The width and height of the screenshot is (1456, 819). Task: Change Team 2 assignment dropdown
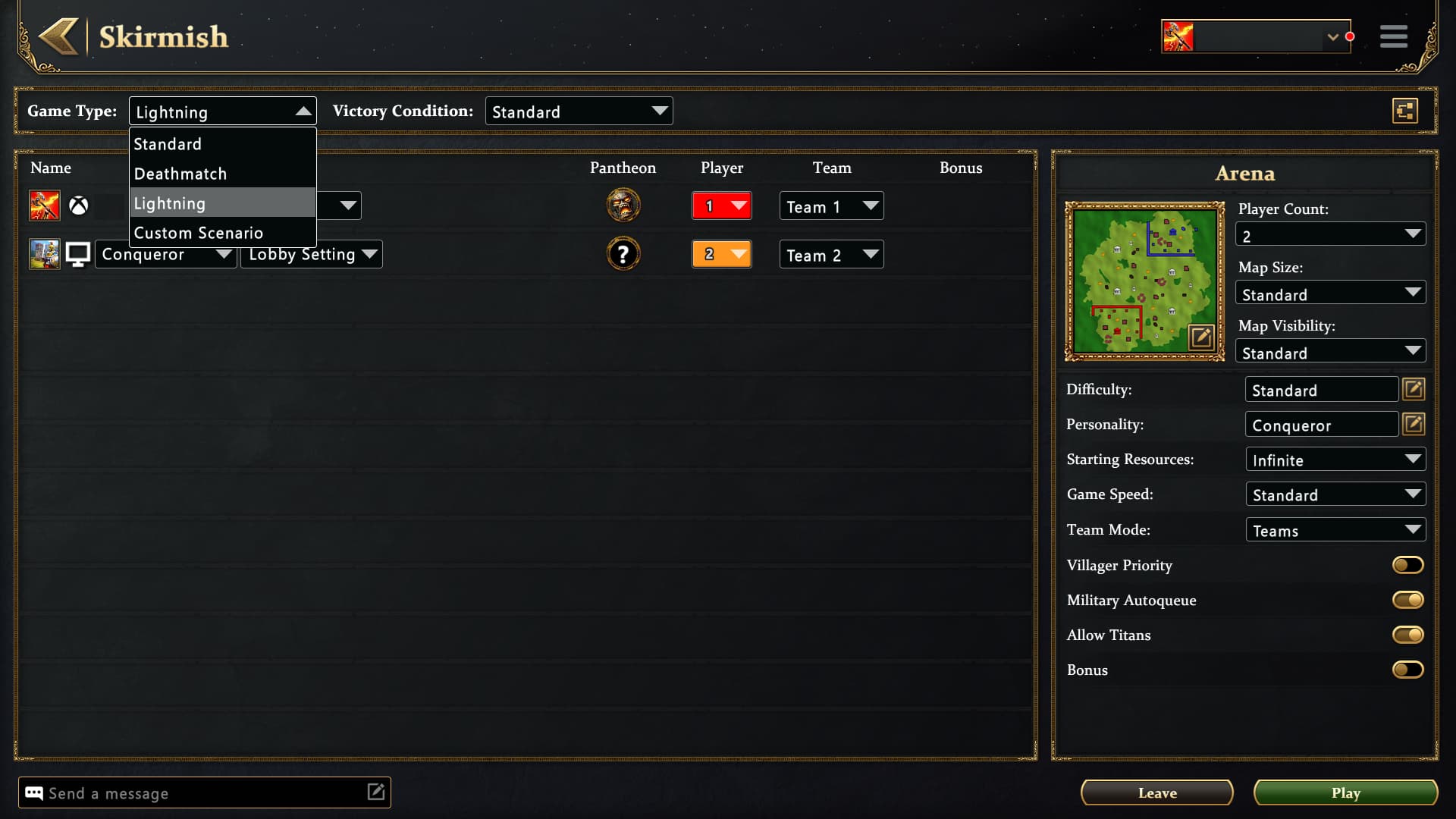[x=831, y=255]
